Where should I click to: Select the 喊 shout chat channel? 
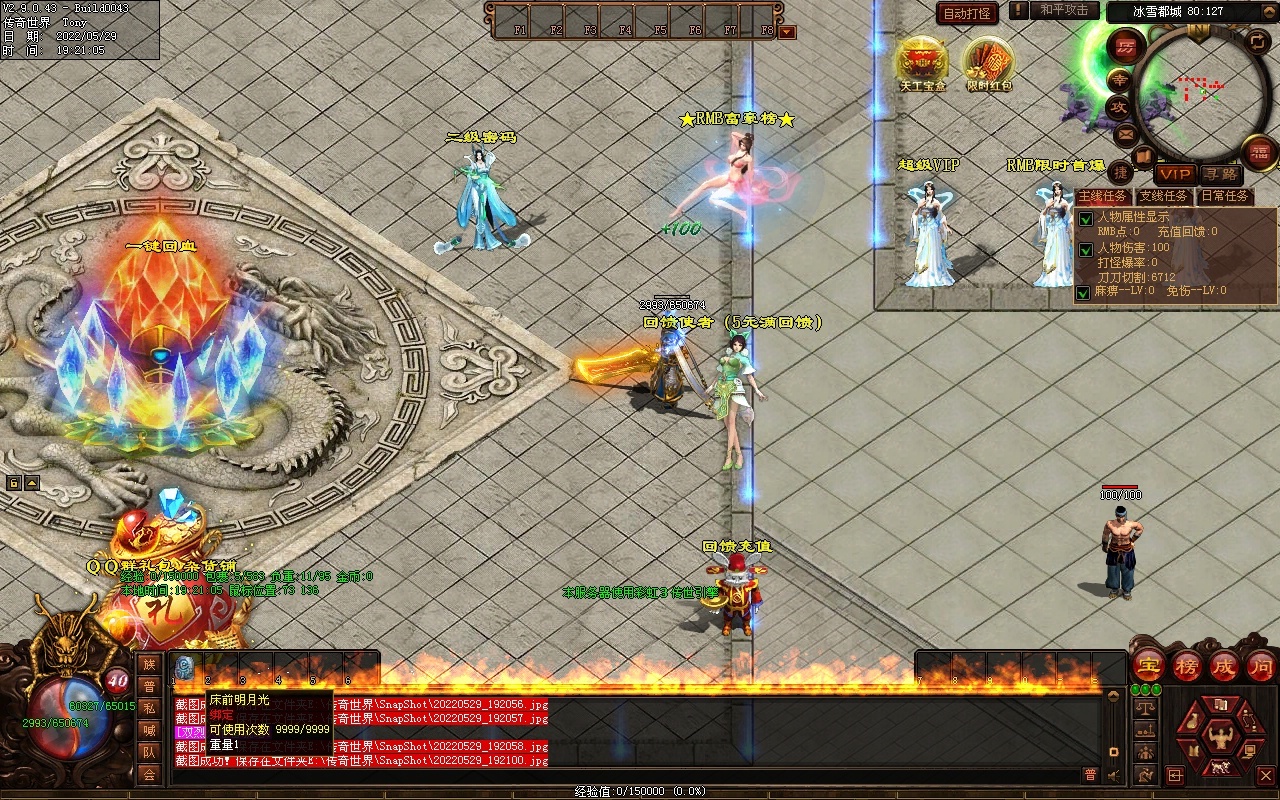click(149, 730)
